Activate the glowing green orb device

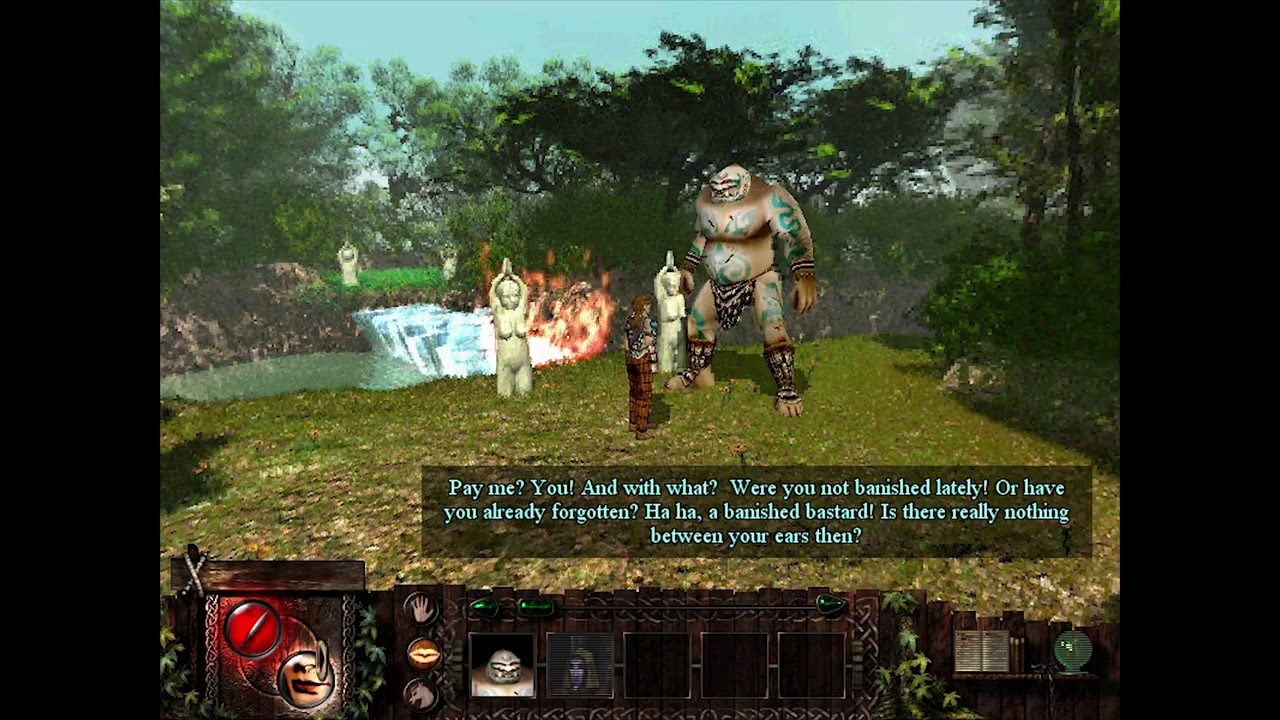[1073, 648]
